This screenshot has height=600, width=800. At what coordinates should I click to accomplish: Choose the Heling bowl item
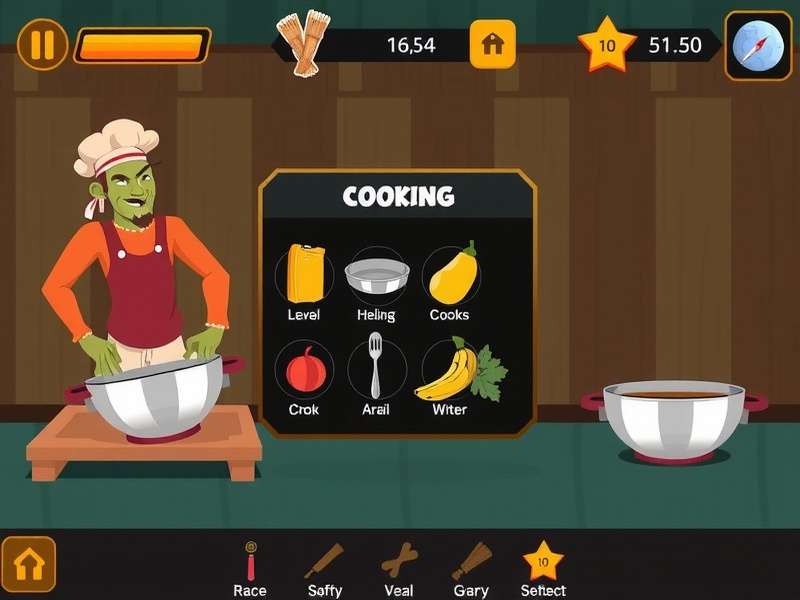(376, 277)
